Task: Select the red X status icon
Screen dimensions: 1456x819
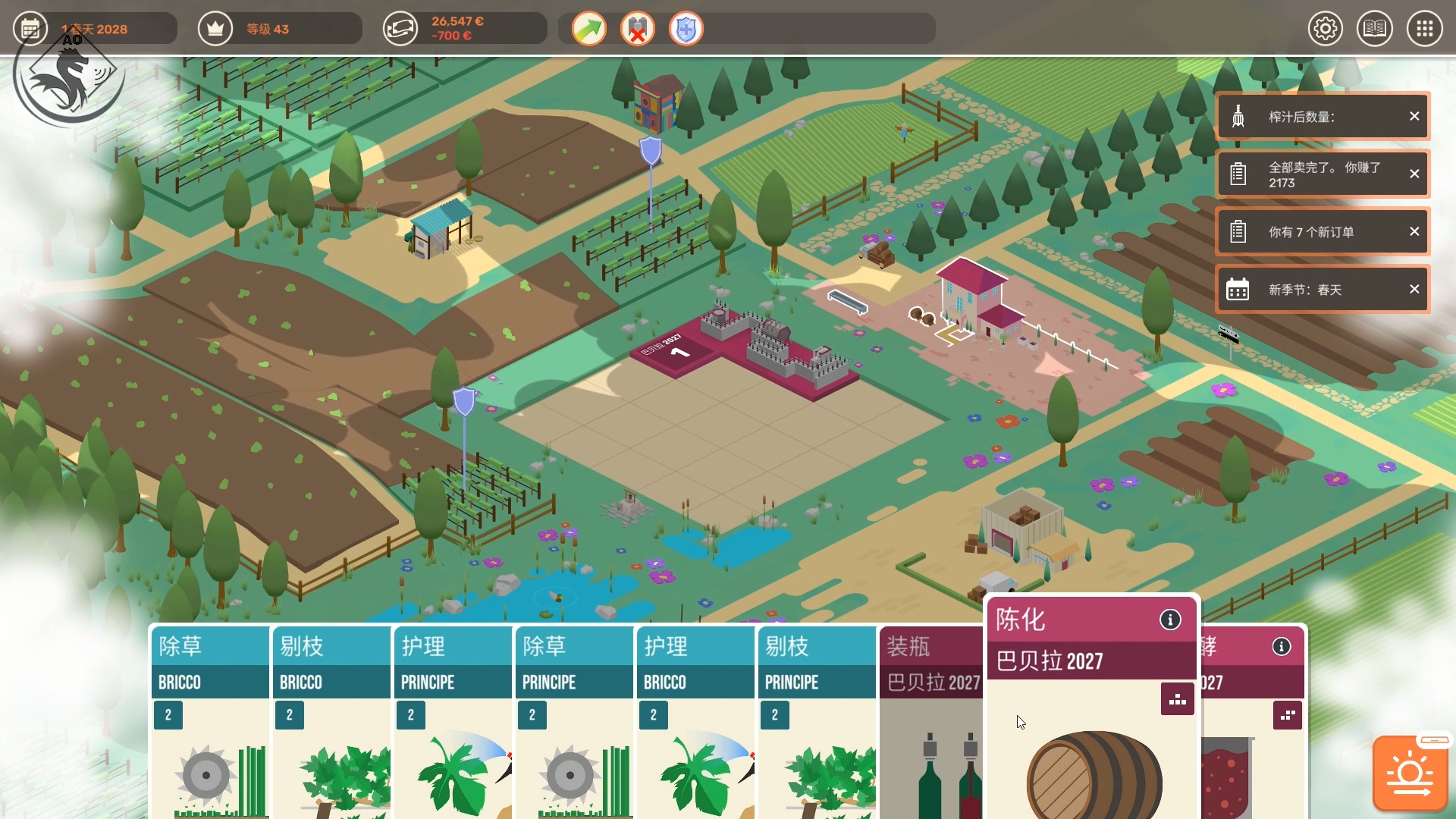Action: click(638, 30)
